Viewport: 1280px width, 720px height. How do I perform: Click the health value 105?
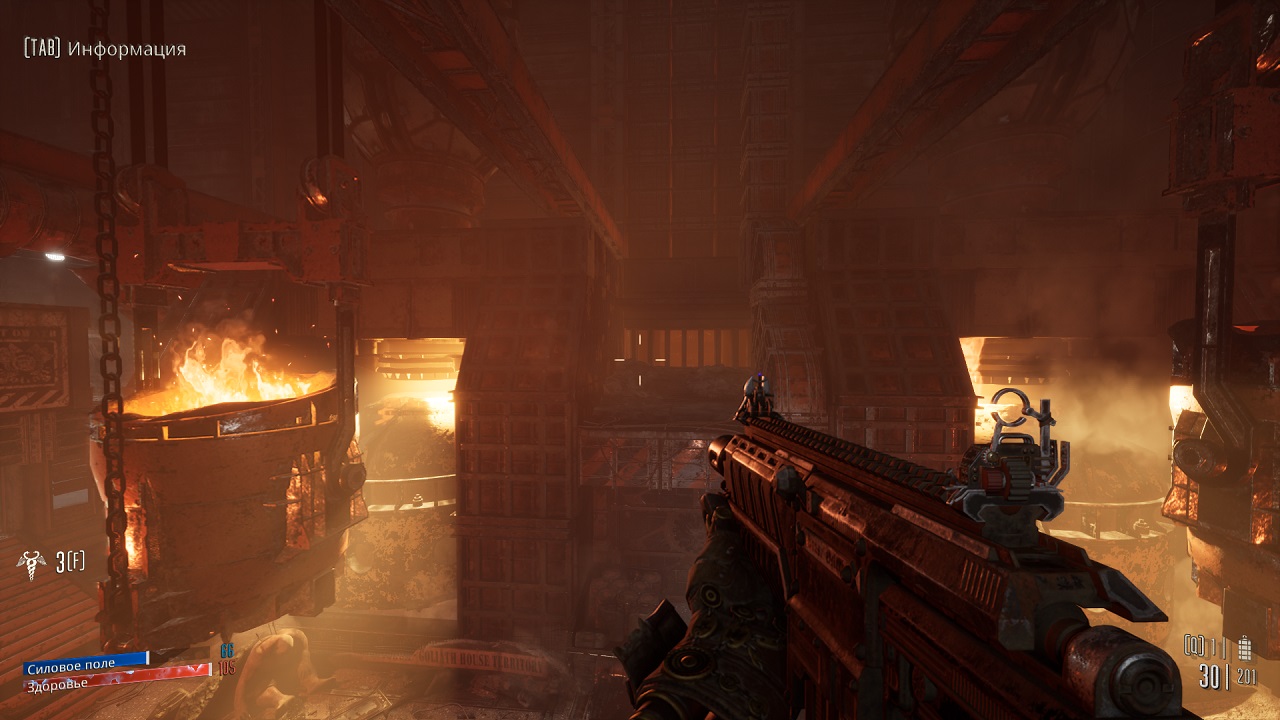228,668
